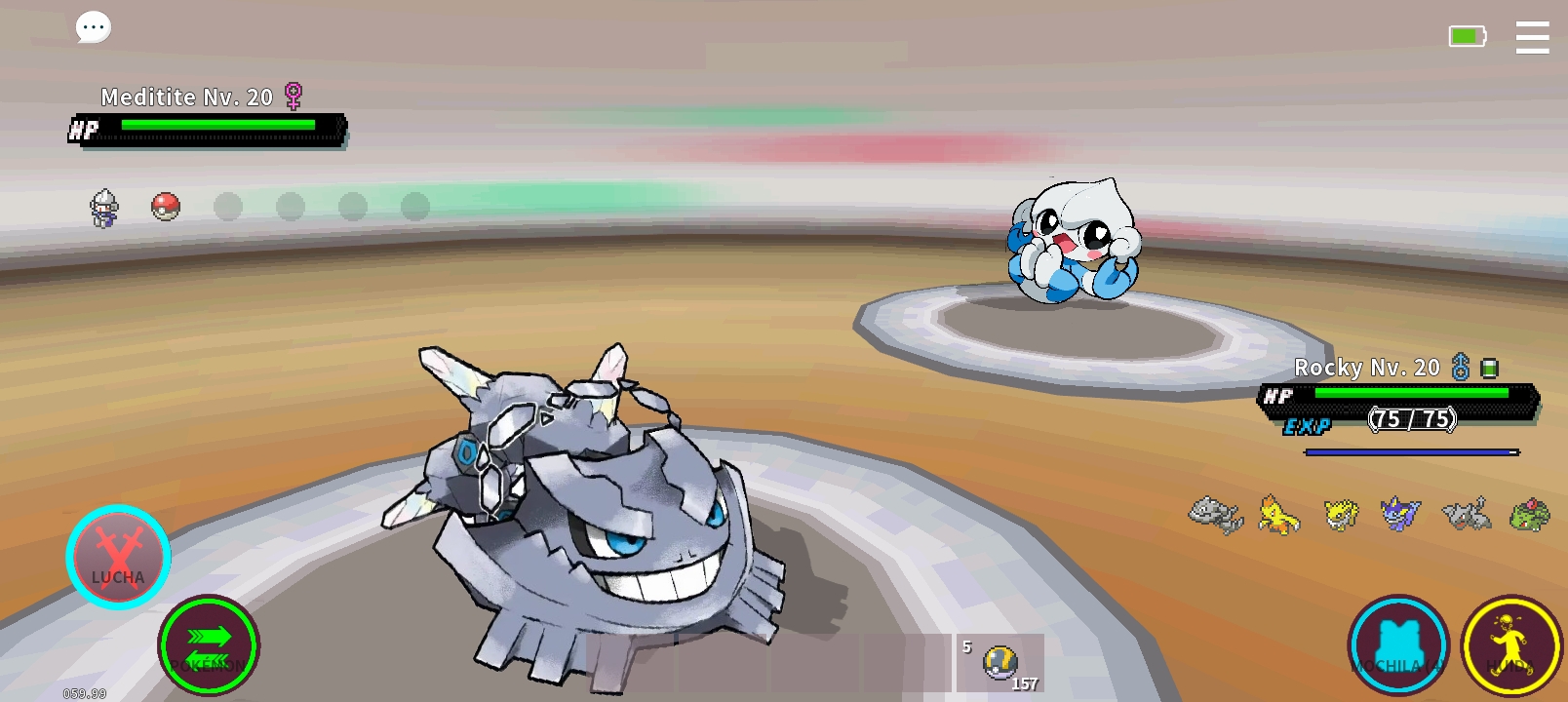Open the MOCHILA bag
This screenshot has height=702, width=1568.
point(1398,645)
